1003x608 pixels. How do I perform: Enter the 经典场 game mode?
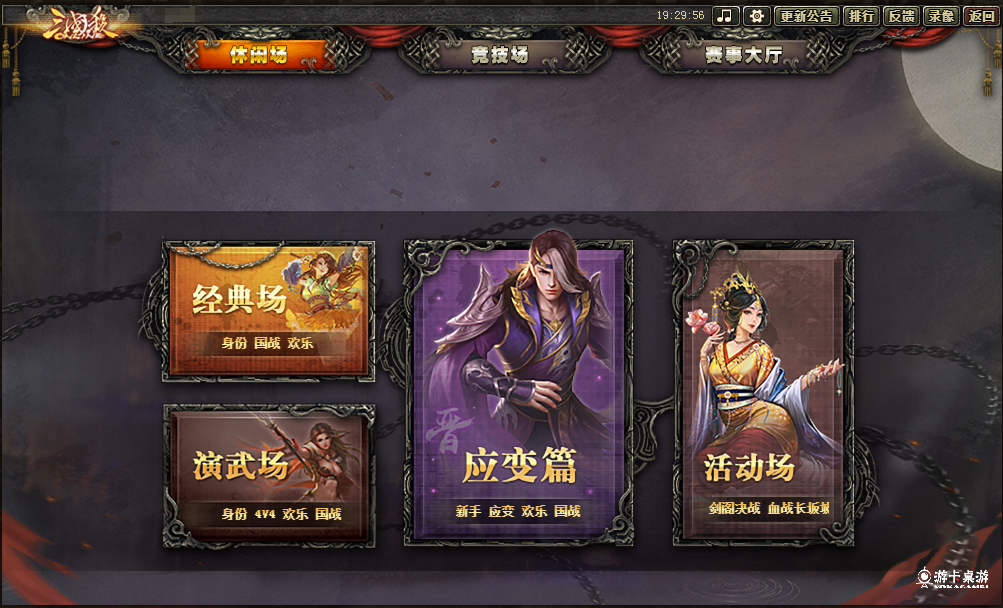pyautogui.click(x=268, y=308)
